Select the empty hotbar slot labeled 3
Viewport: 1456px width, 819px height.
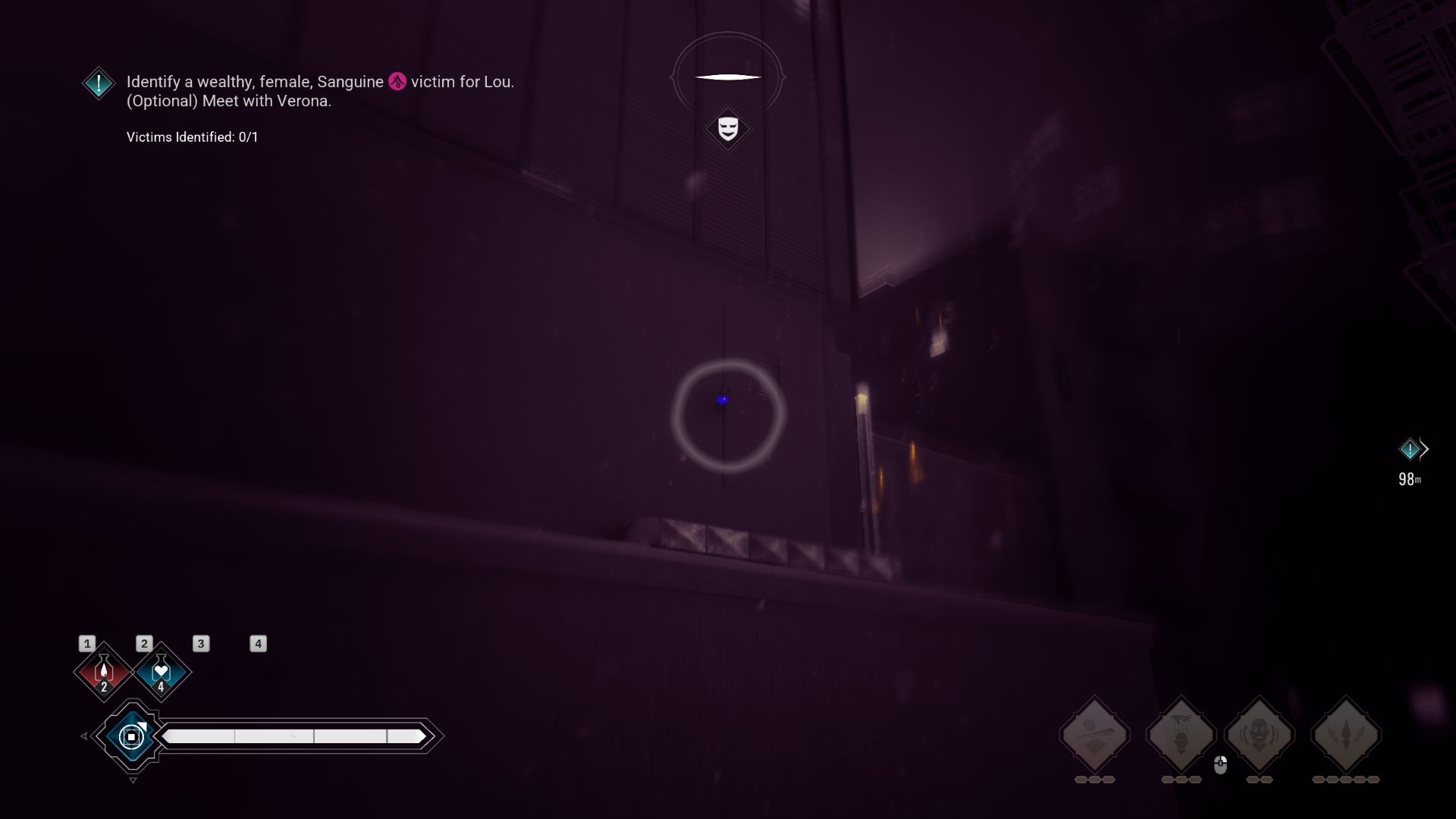pos(200,643)
